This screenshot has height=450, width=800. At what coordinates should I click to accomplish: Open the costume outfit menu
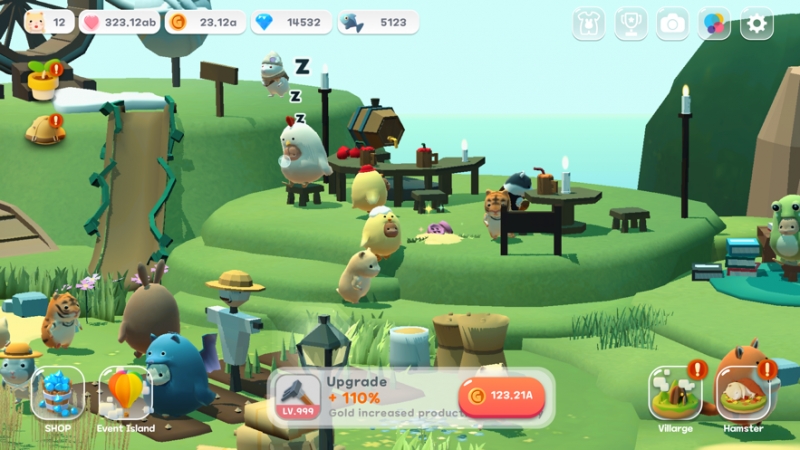point(588,23)
